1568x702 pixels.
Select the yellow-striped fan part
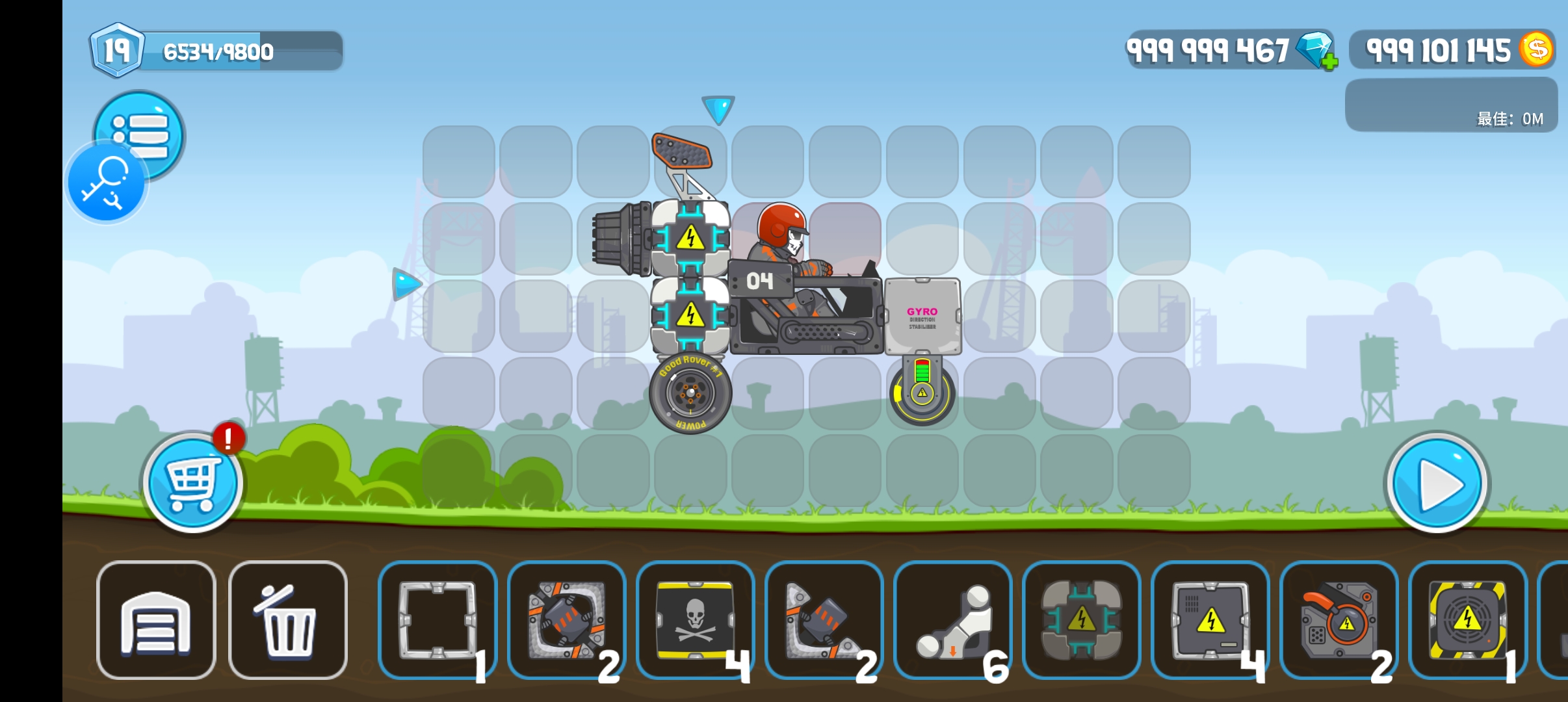[x=1467, y=620]
